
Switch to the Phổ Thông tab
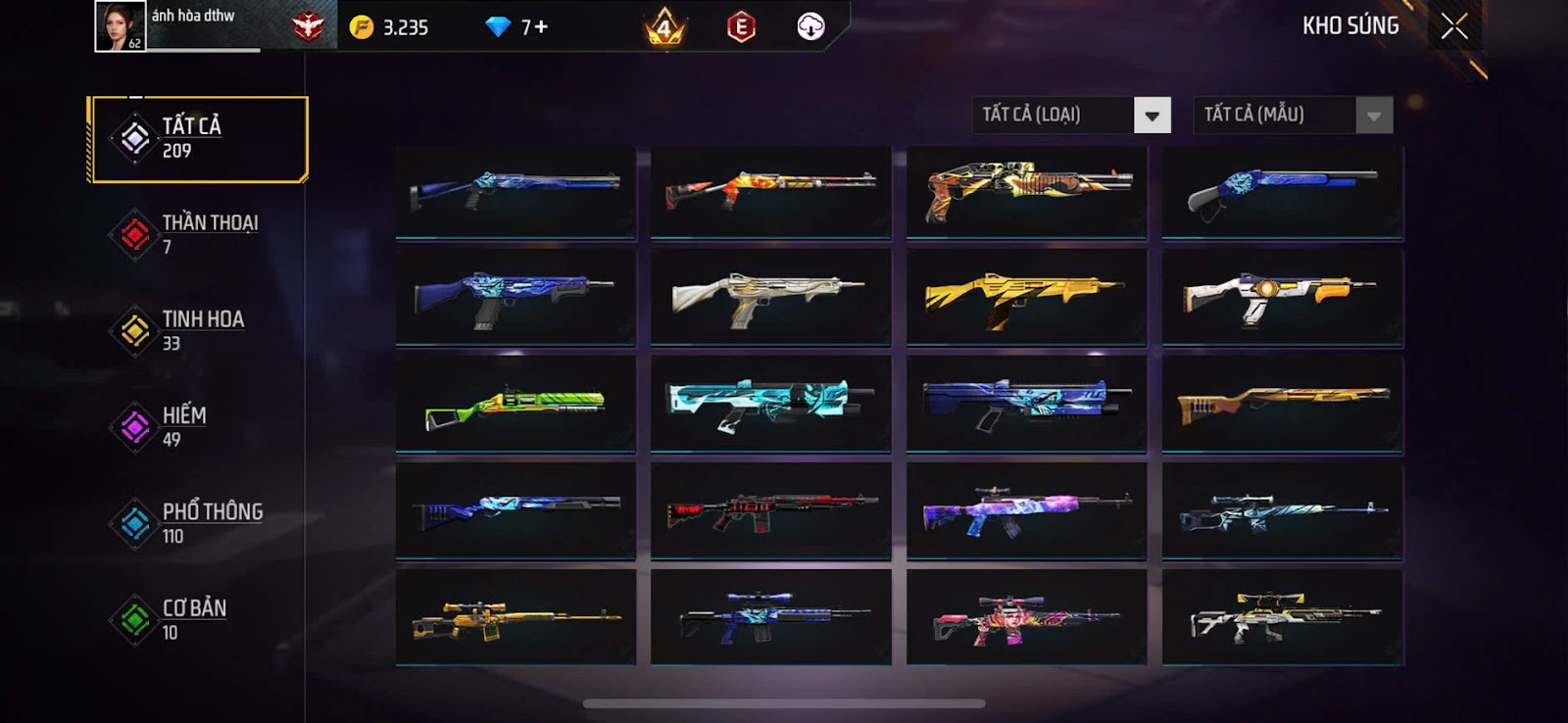[x=198, y=522]
